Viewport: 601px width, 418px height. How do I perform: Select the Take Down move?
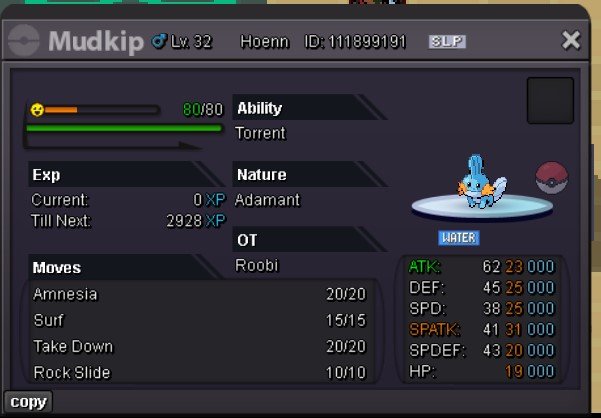tap(199, 347)
